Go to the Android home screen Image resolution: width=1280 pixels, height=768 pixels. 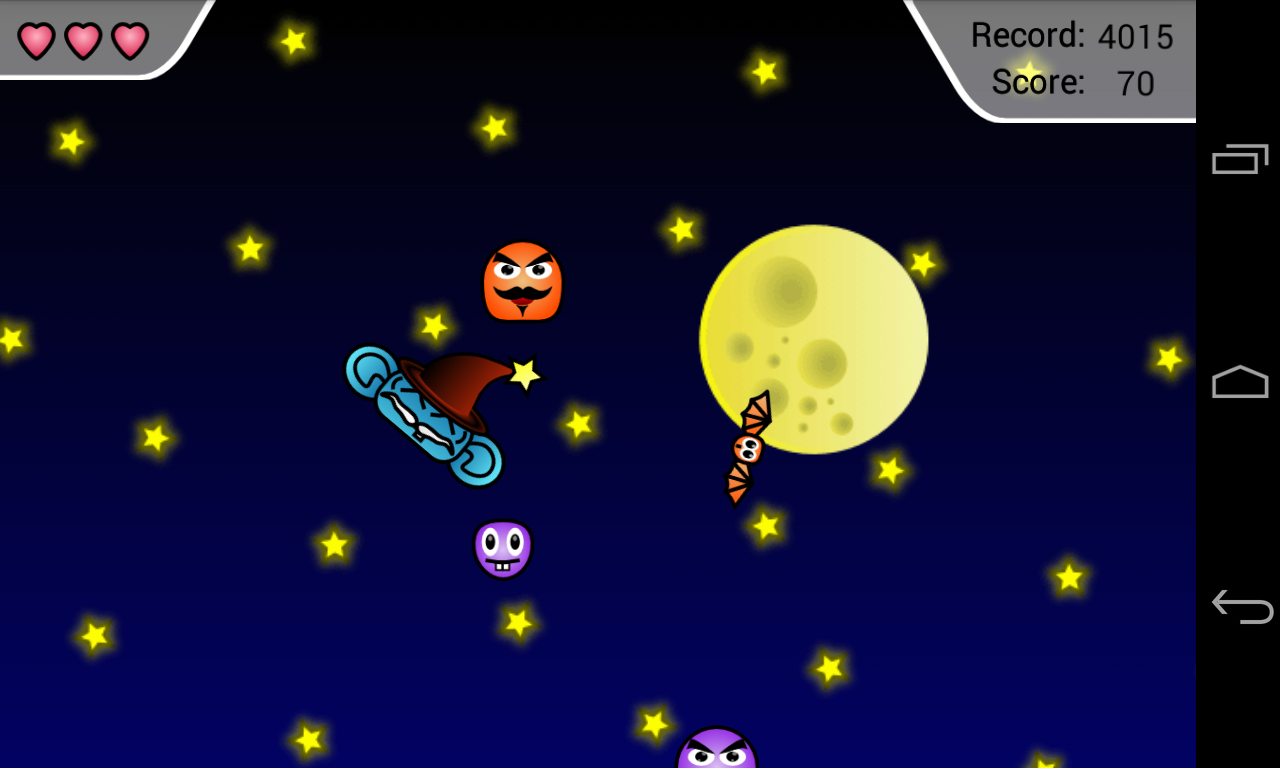click(x=1240, y=382)
